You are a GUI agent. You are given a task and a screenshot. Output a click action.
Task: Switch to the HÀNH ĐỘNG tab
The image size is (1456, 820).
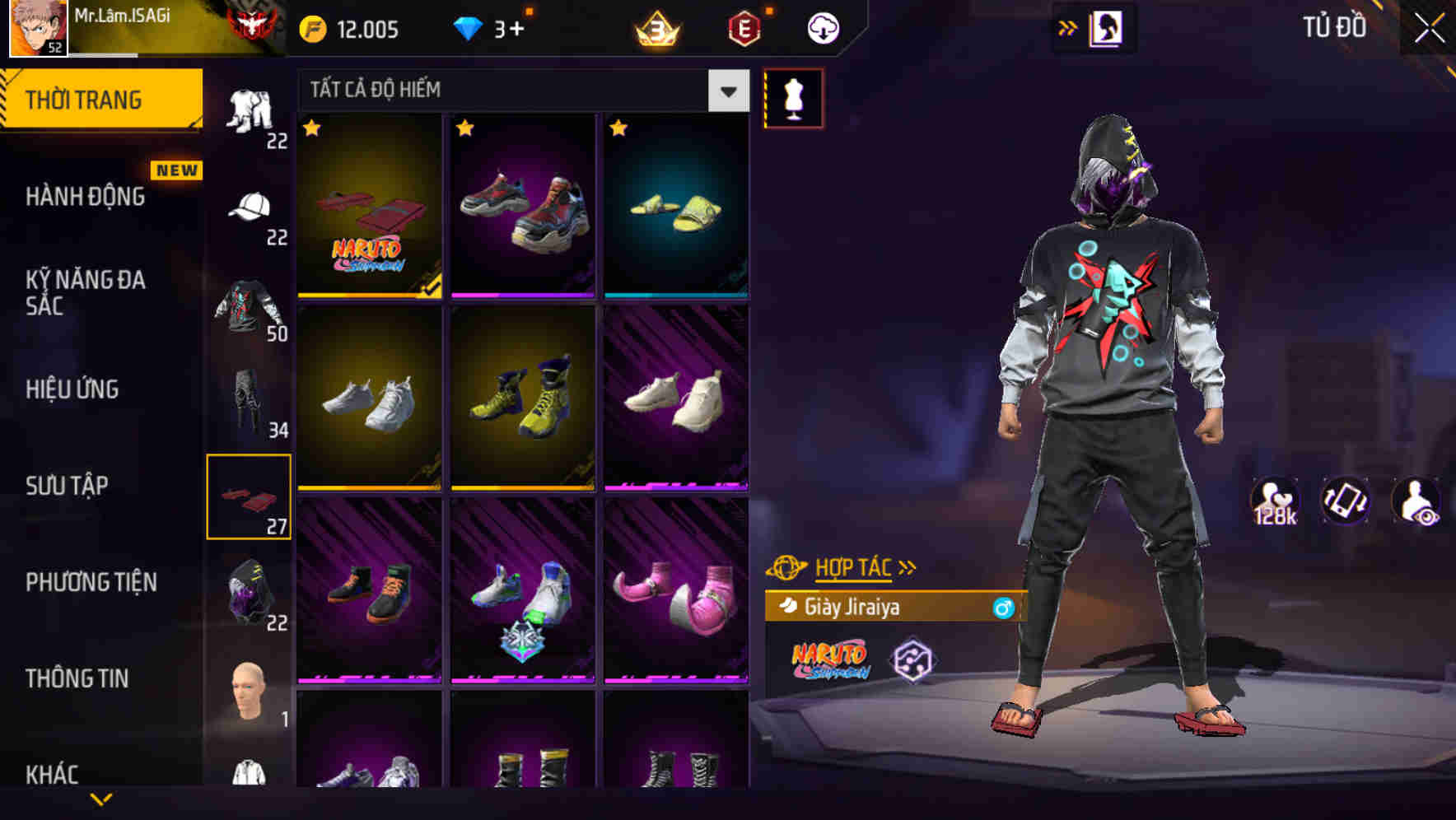click(x=85, y=197)
